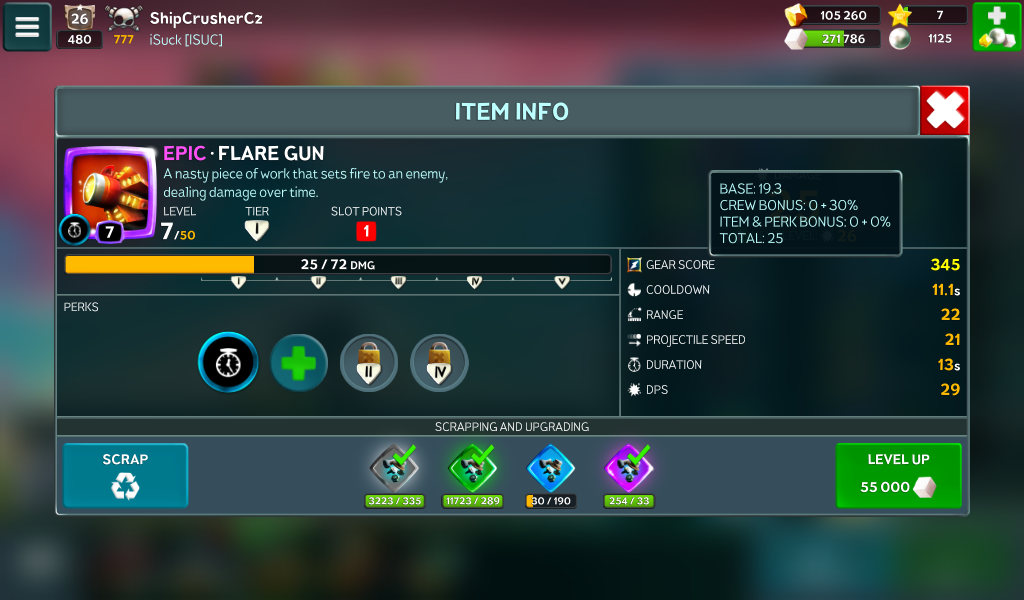Click the skull infamy icon
The height and width of the screenshot is (600, 1024).
tap(124, 17)
